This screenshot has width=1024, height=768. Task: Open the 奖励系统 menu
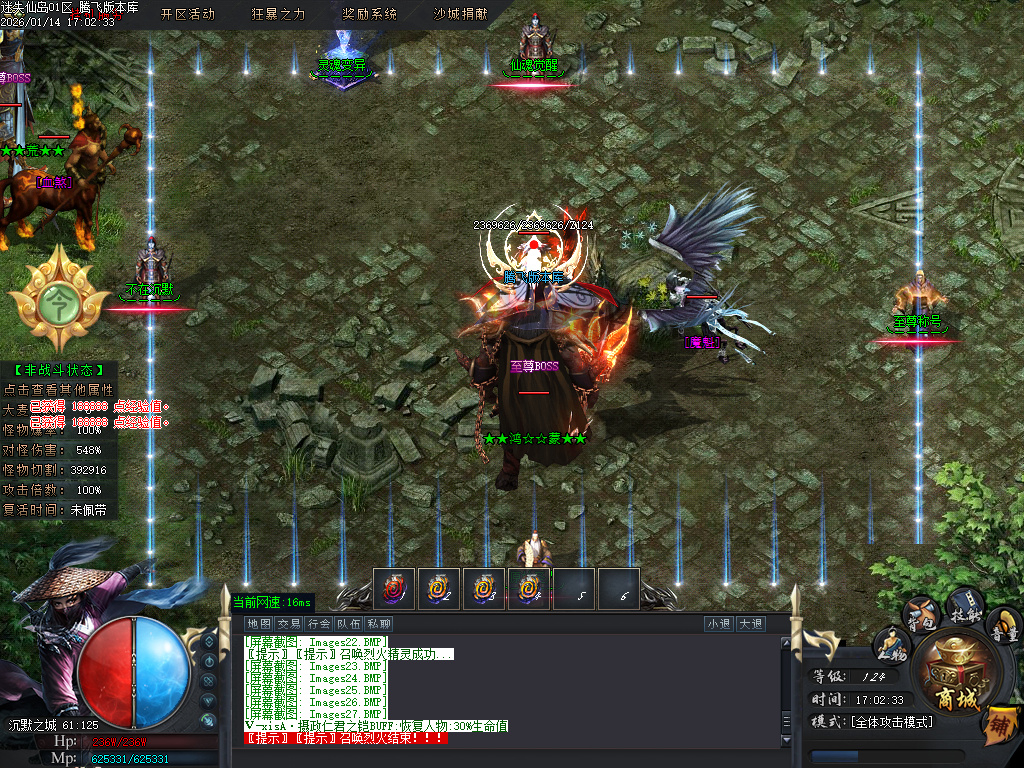click(369, 14)
